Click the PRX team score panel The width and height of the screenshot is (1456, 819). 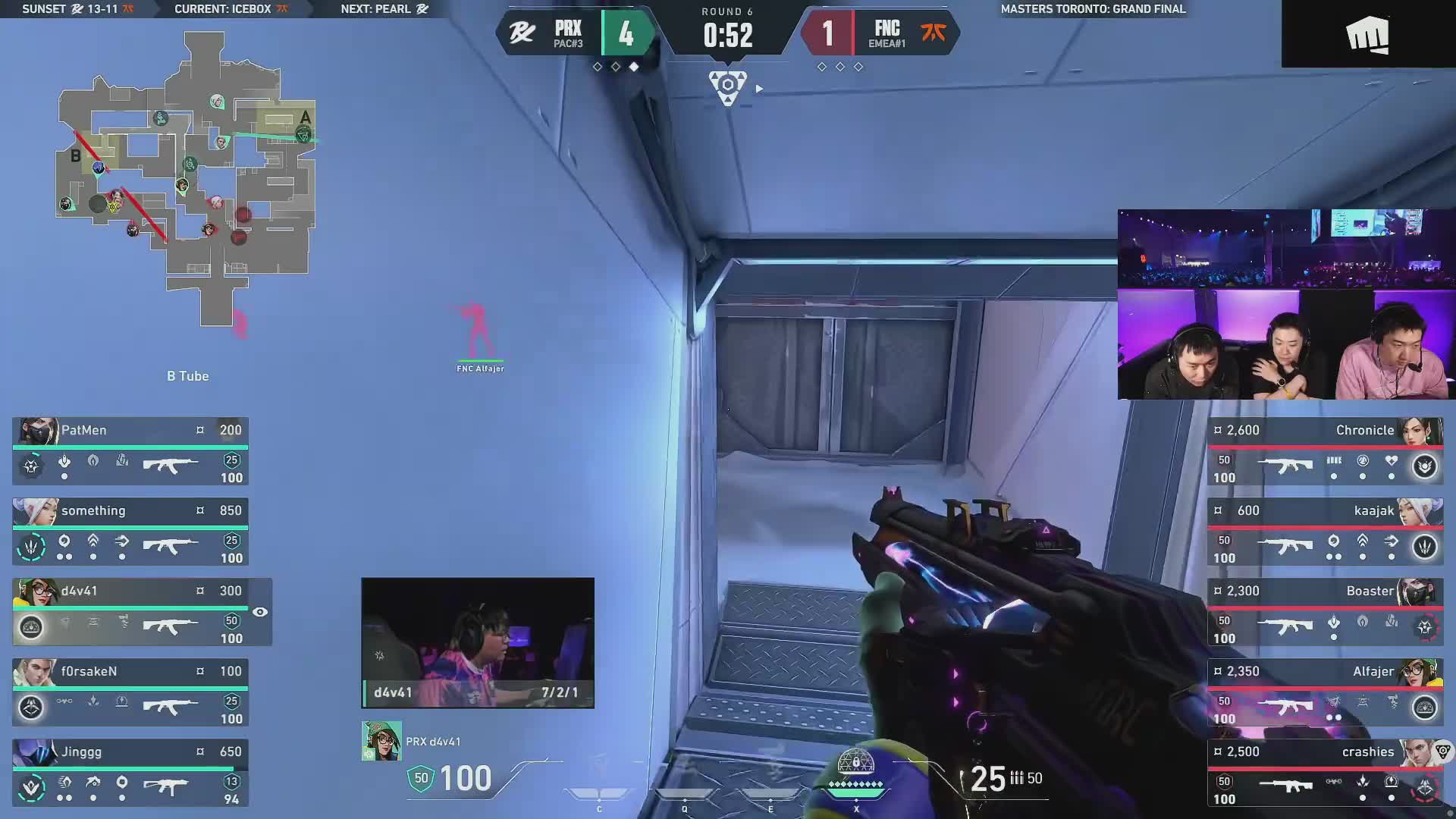pos(575,34)
